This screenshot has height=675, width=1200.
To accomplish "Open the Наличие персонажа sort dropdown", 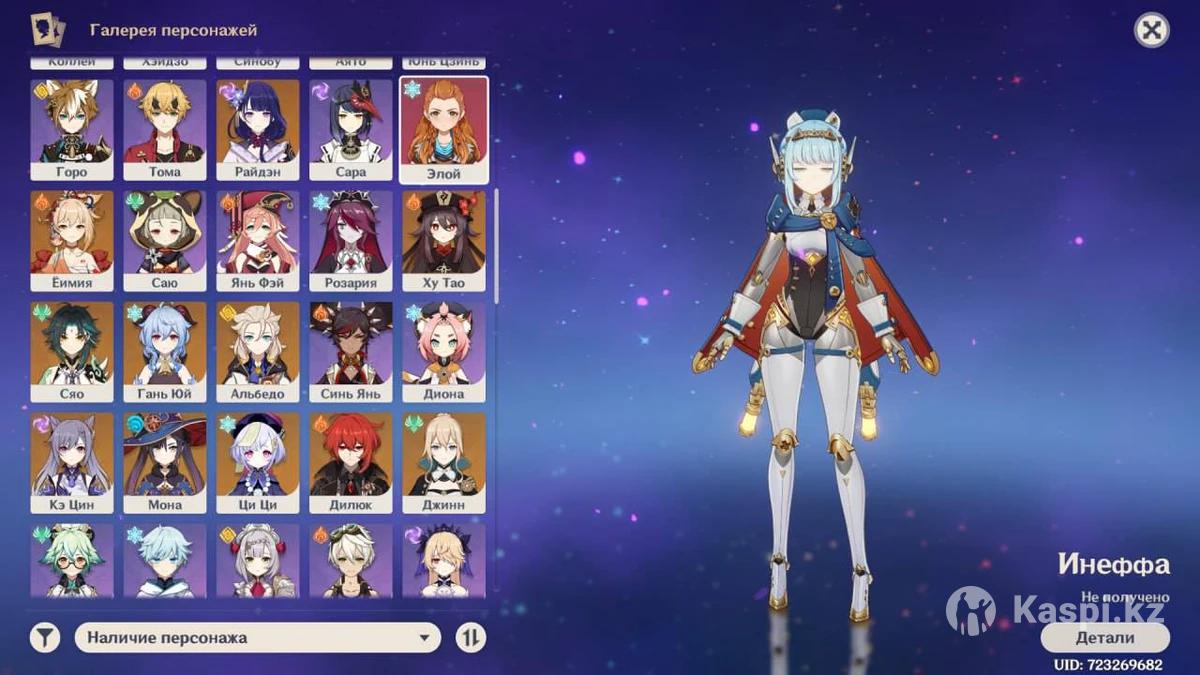I will pos(258,637).
